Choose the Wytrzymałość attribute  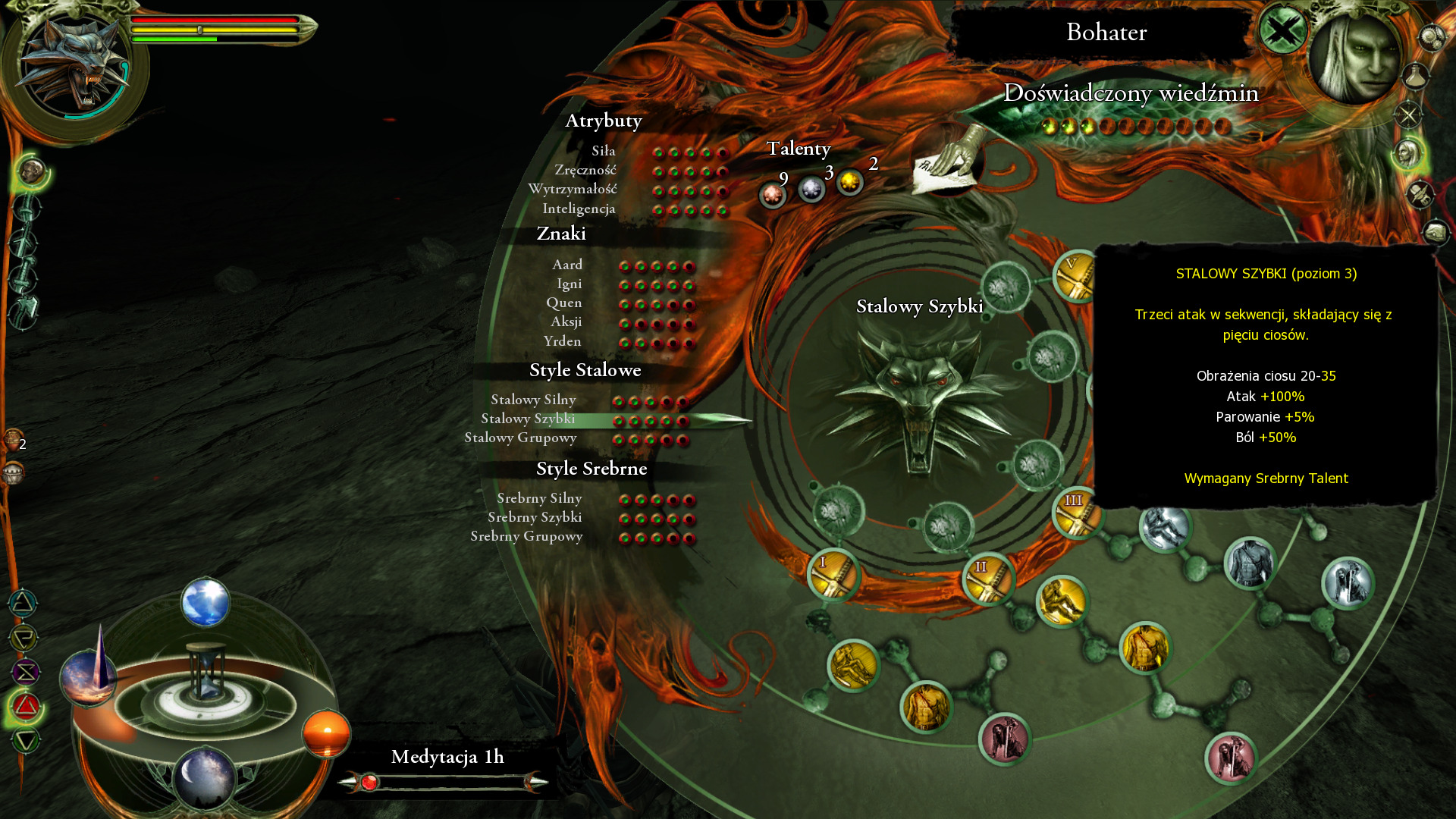[x=573, y=190]
